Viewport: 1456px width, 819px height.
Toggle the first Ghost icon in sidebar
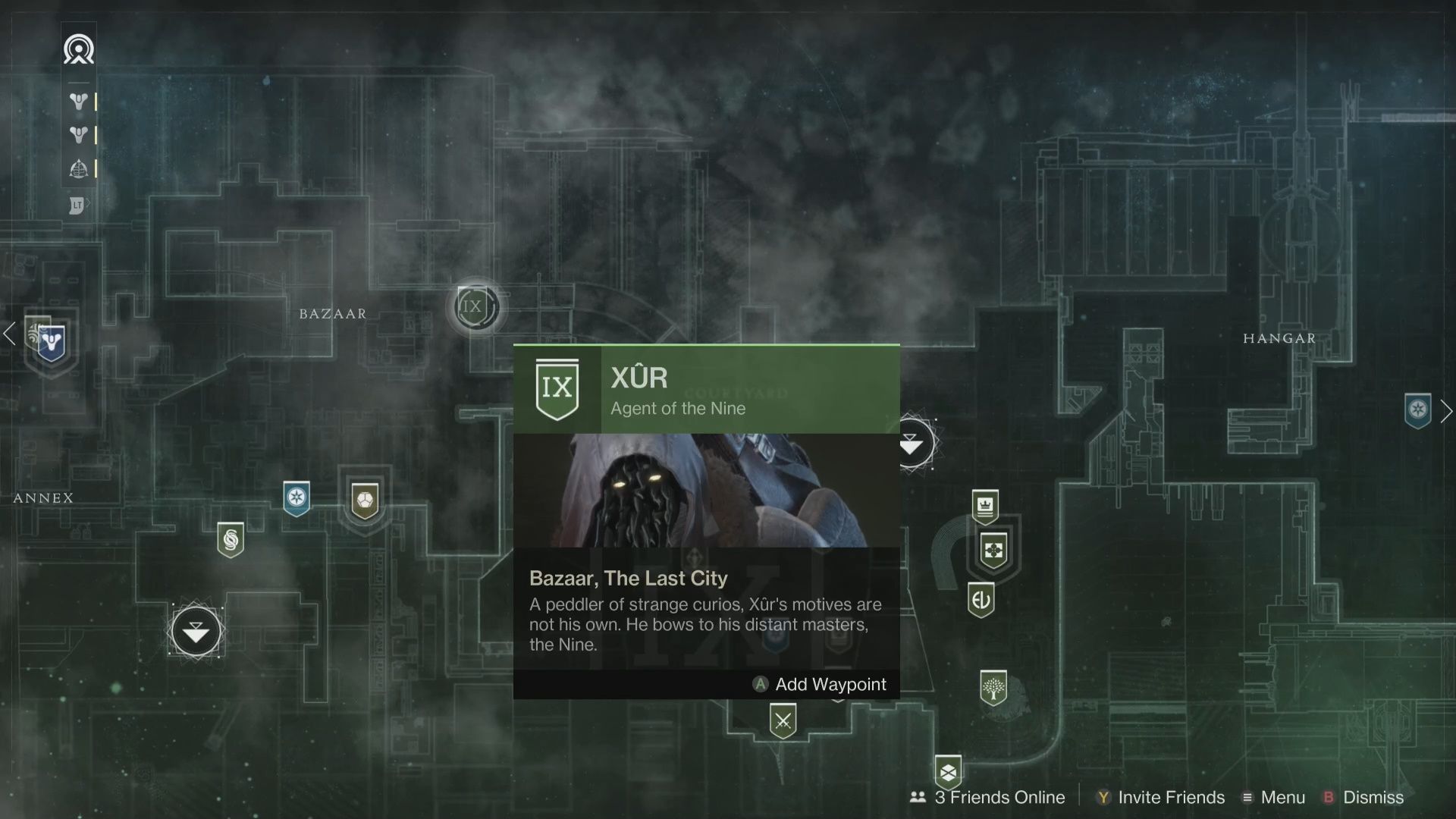point(79,102)
